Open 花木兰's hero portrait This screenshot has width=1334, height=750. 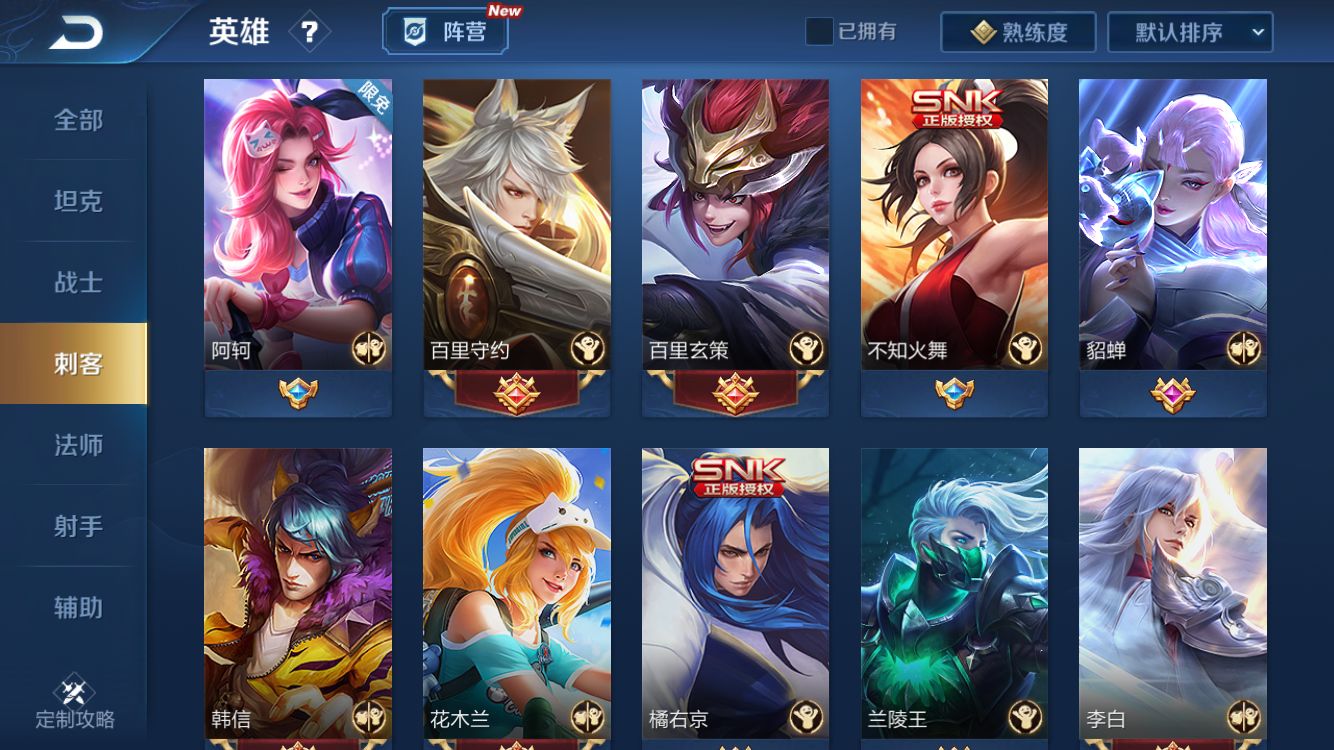tap(516, 590)
